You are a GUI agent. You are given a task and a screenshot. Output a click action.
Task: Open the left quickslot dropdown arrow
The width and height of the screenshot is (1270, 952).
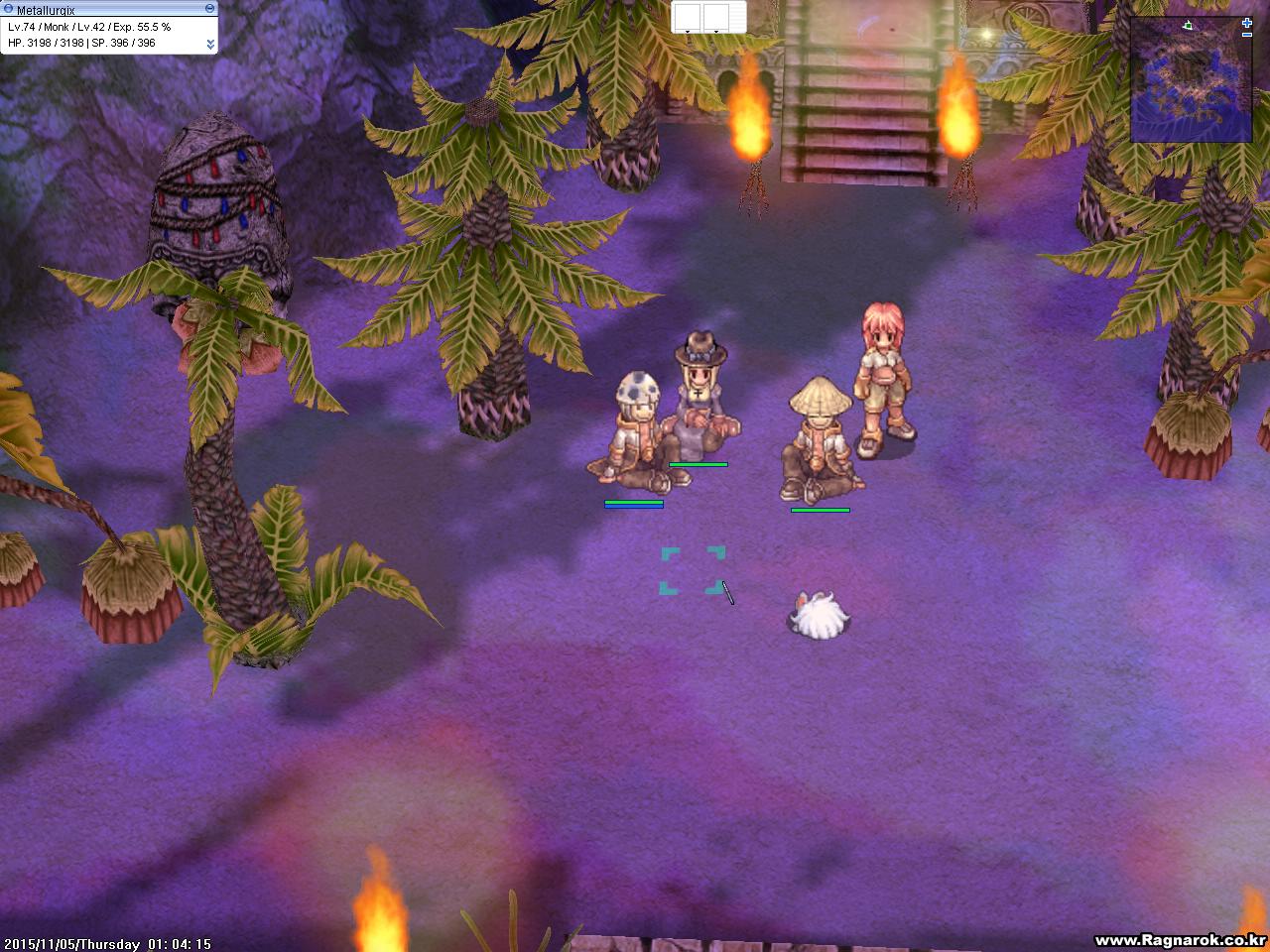[x=688, y=32]
